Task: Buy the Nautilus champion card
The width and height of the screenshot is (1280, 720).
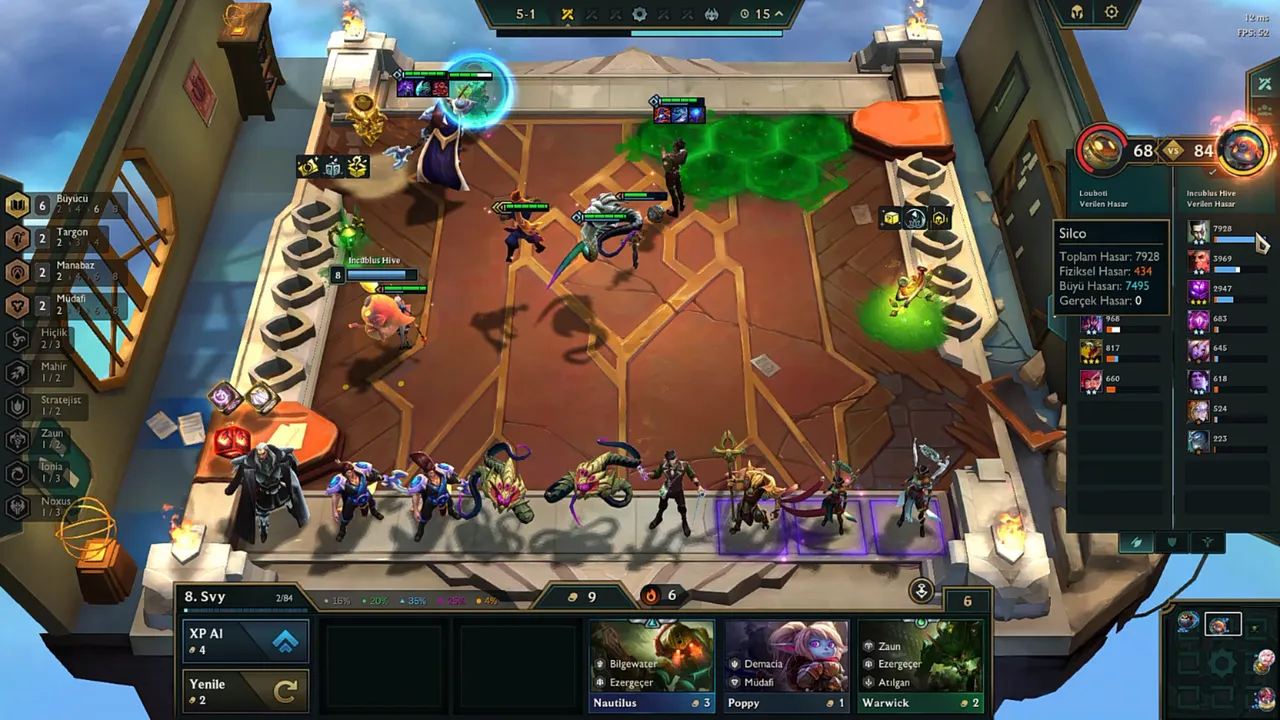Action: [x=652, y=664]
